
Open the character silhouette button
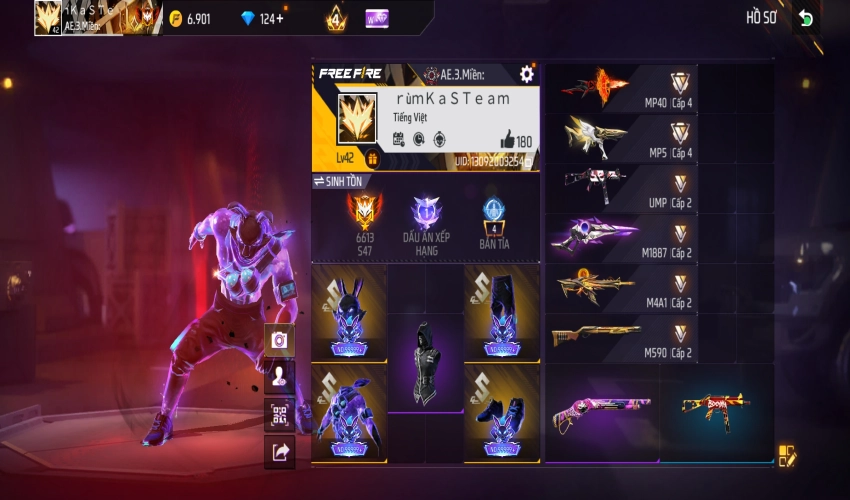click(280, 378)
